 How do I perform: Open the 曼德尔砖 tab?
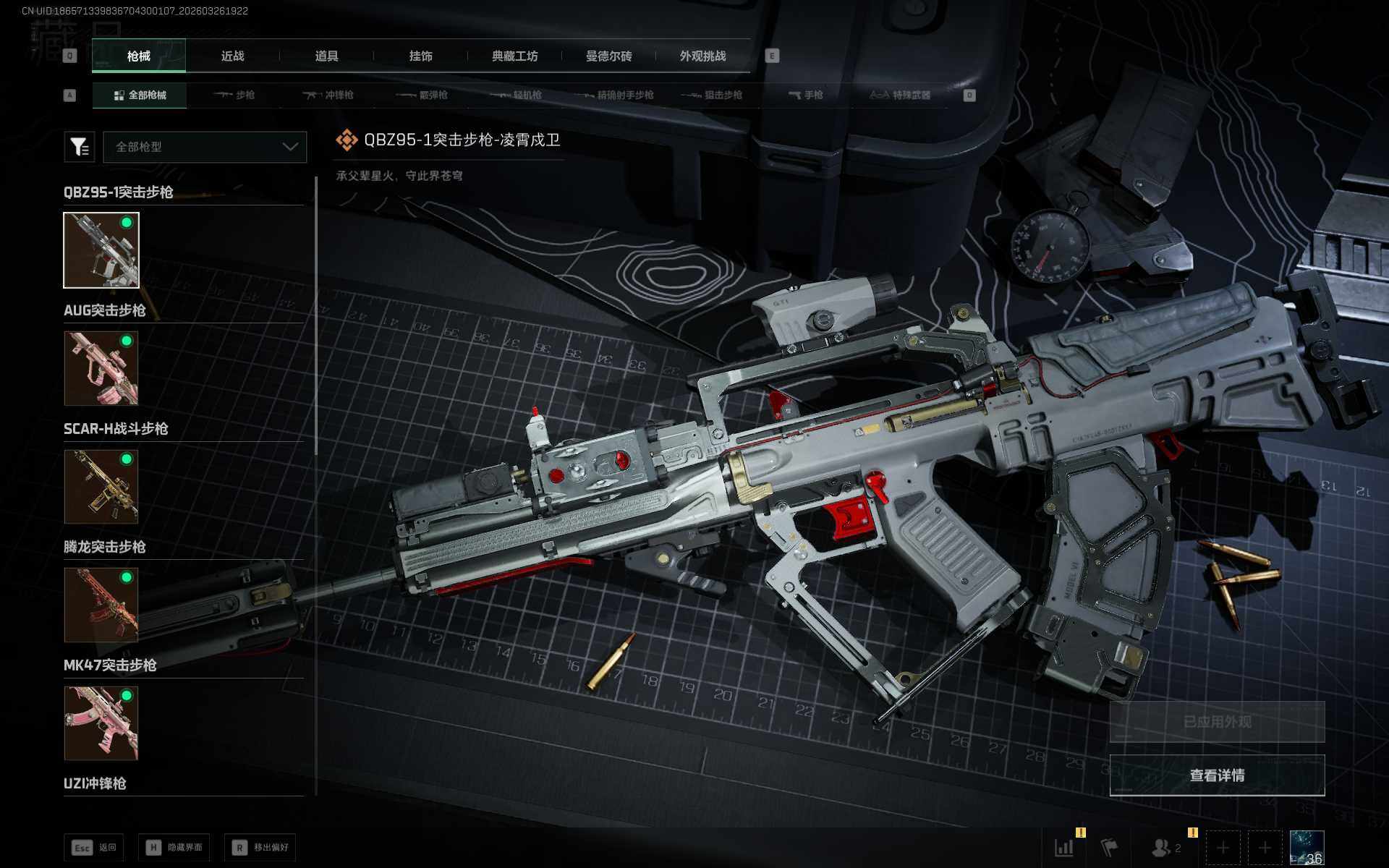608,56
